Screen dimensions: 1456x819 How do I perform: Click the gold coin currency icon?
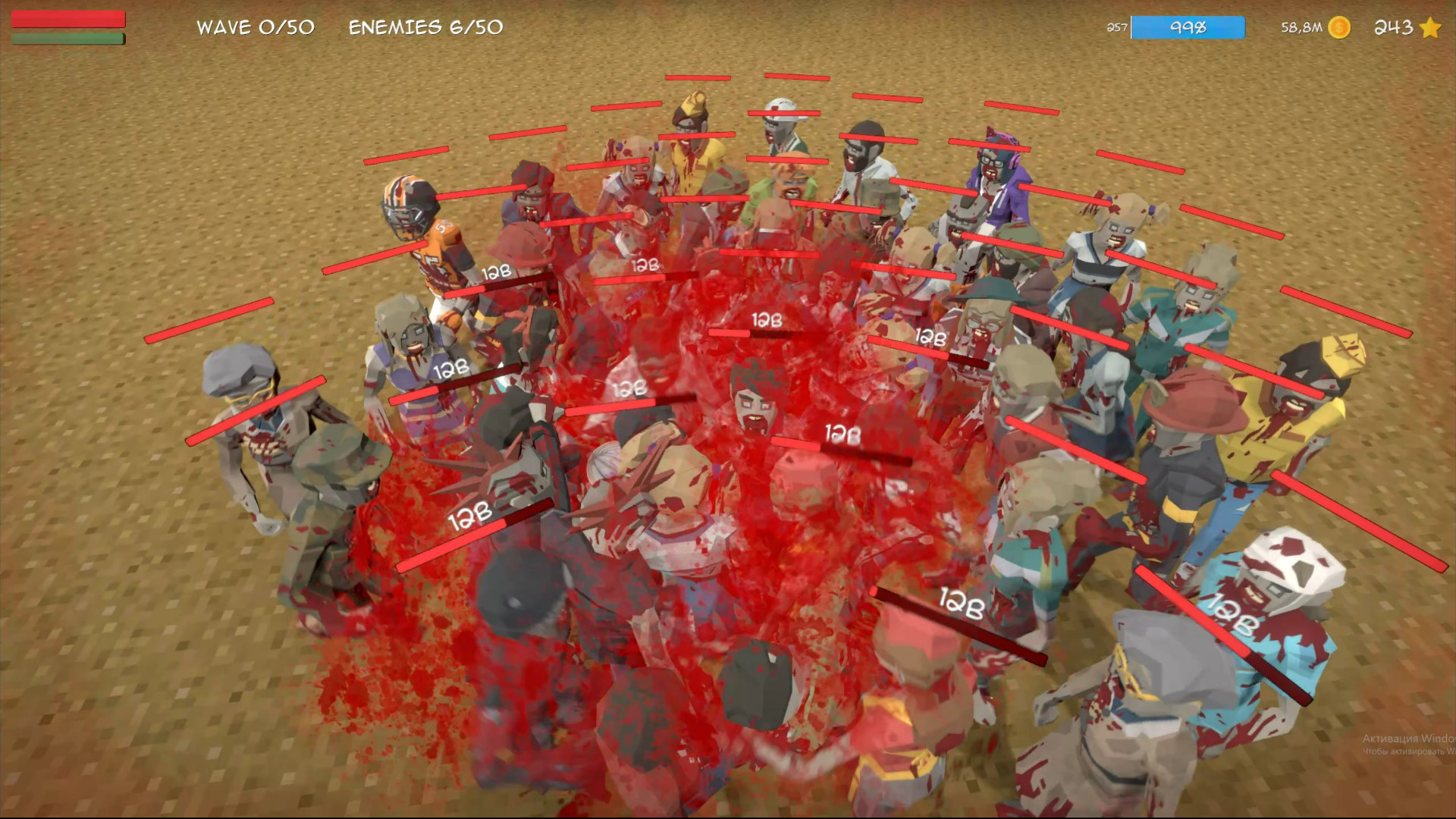coord(1341,28)
